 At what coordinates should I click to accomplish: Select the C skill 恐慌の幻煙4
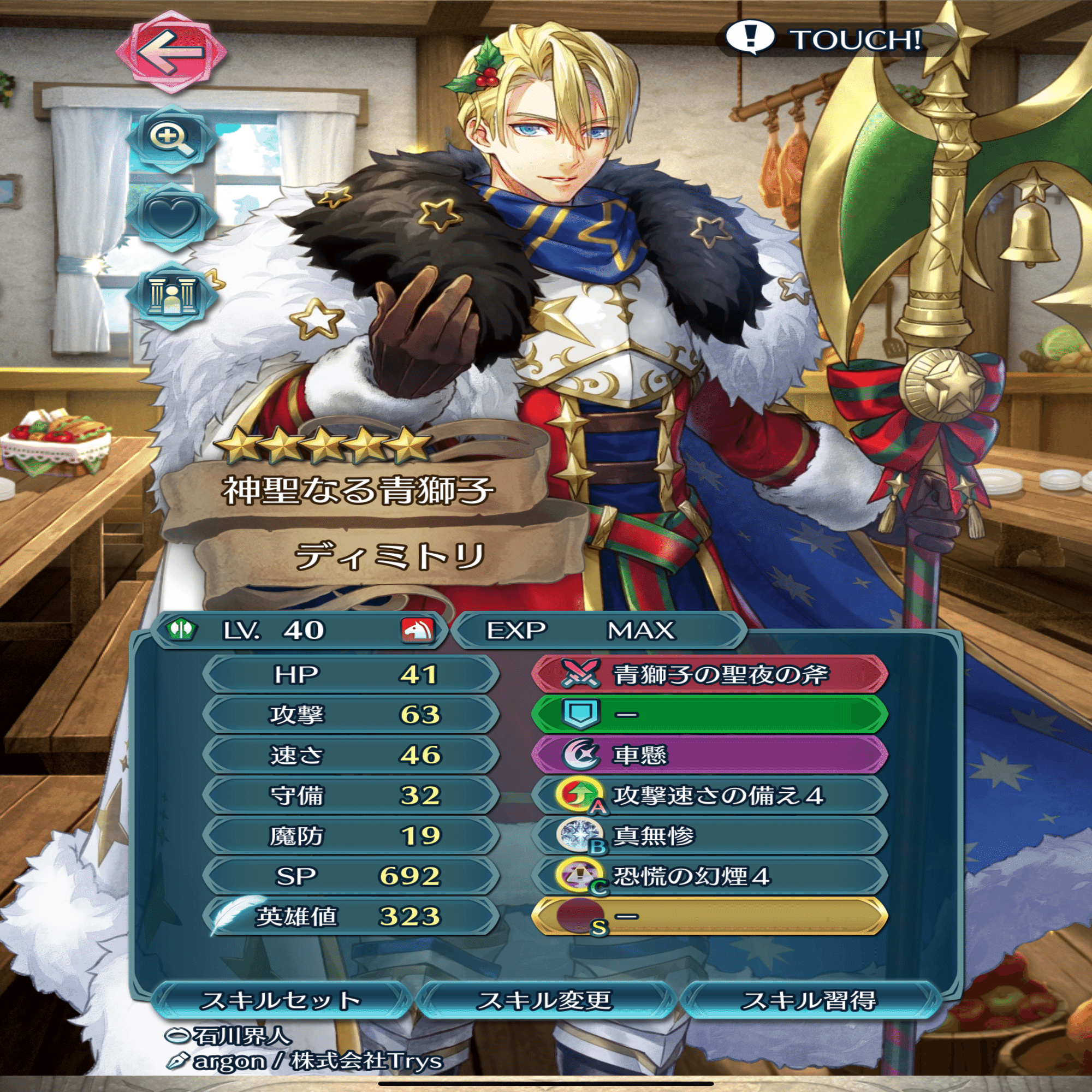709,876
